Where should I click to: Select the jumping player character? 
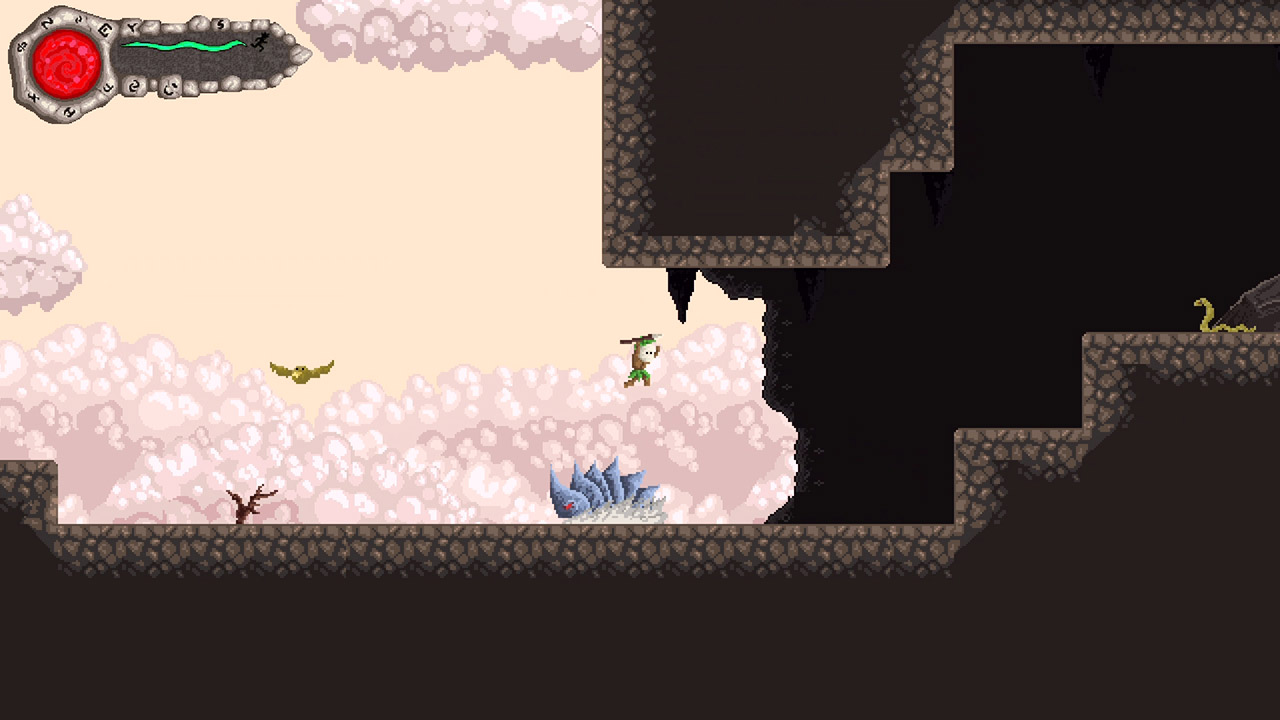click(x=638, y=358)
